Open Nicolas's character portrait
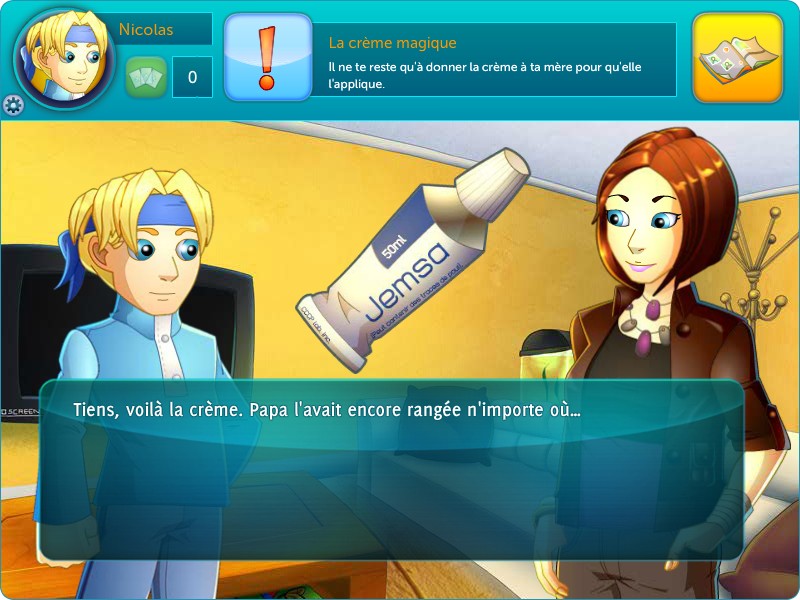The height and width of the screenshot is (600, 800). coord(64,58)
